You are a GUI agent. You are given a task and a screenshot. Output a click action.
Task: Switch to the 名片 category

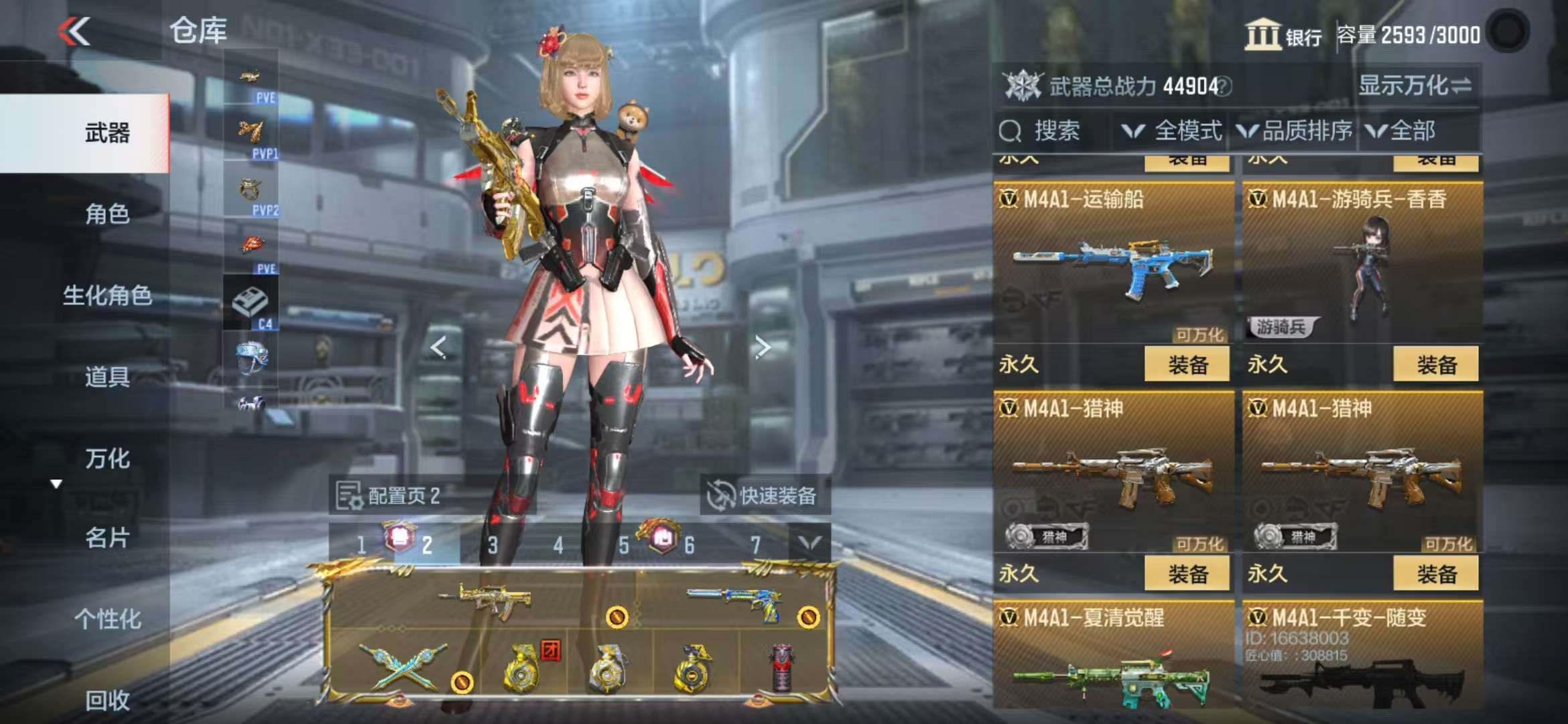click(107, 538)
